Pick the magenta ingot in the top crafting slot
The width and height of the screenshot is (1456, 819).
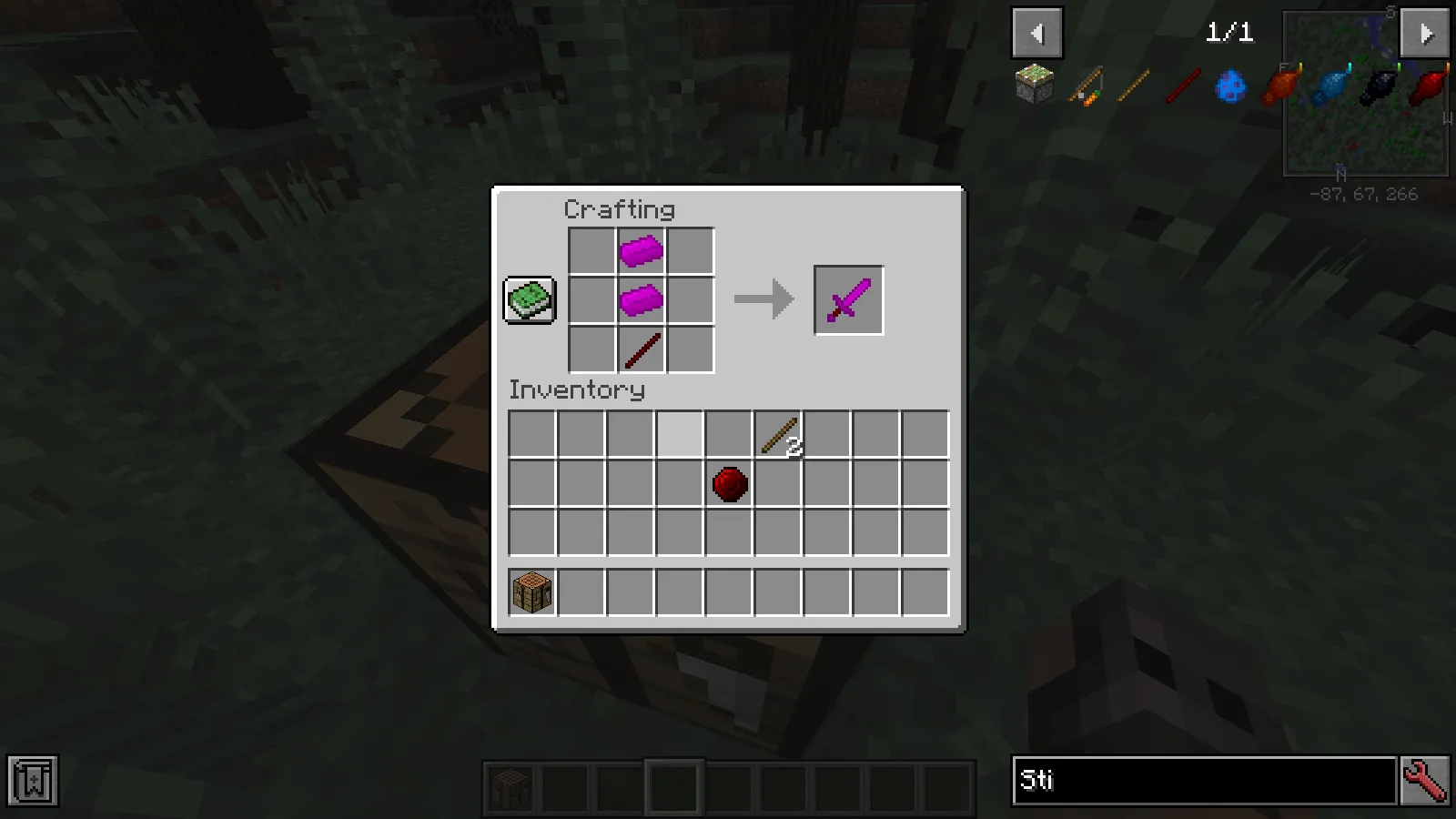pyautogui.click(x=641, y=250)
